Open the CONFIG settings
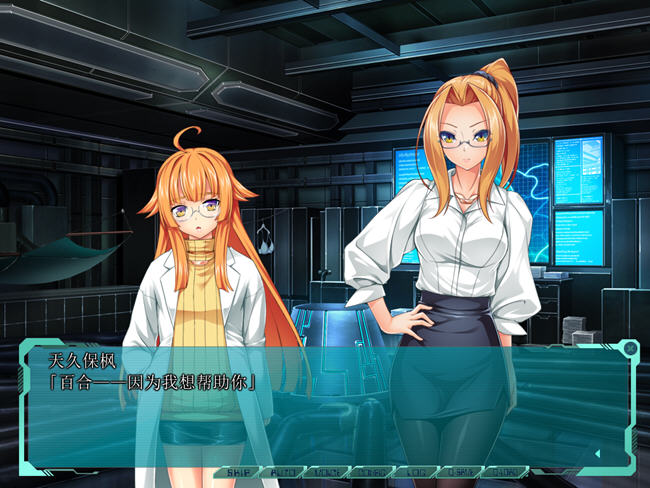This screenshot has height=488, width=650. (x=371, y=472)
